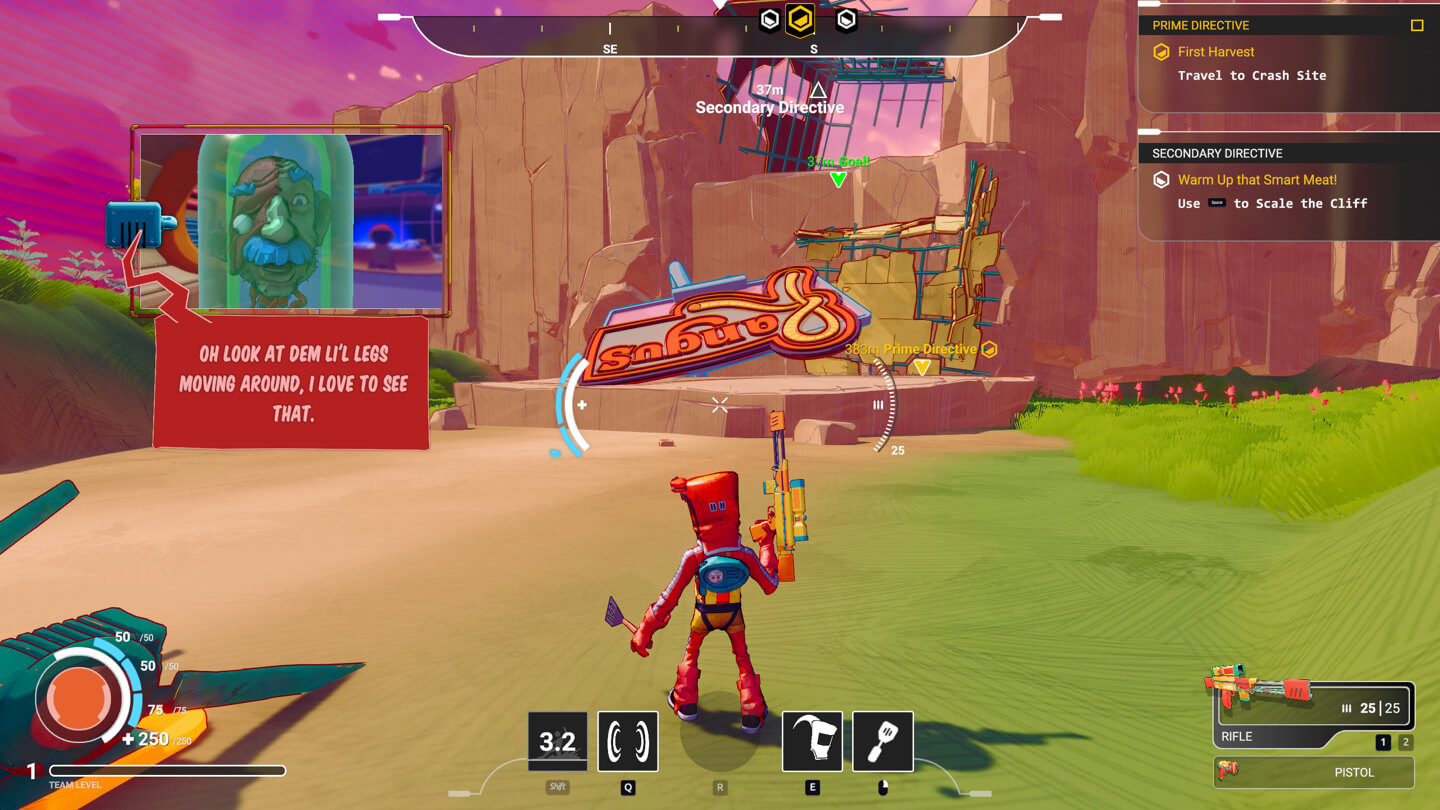Image resolution: width=1440 pixels, height=810 pixels.
Task: Switch to the Pistol weapon slot
Action: (x=1314, y=772)
